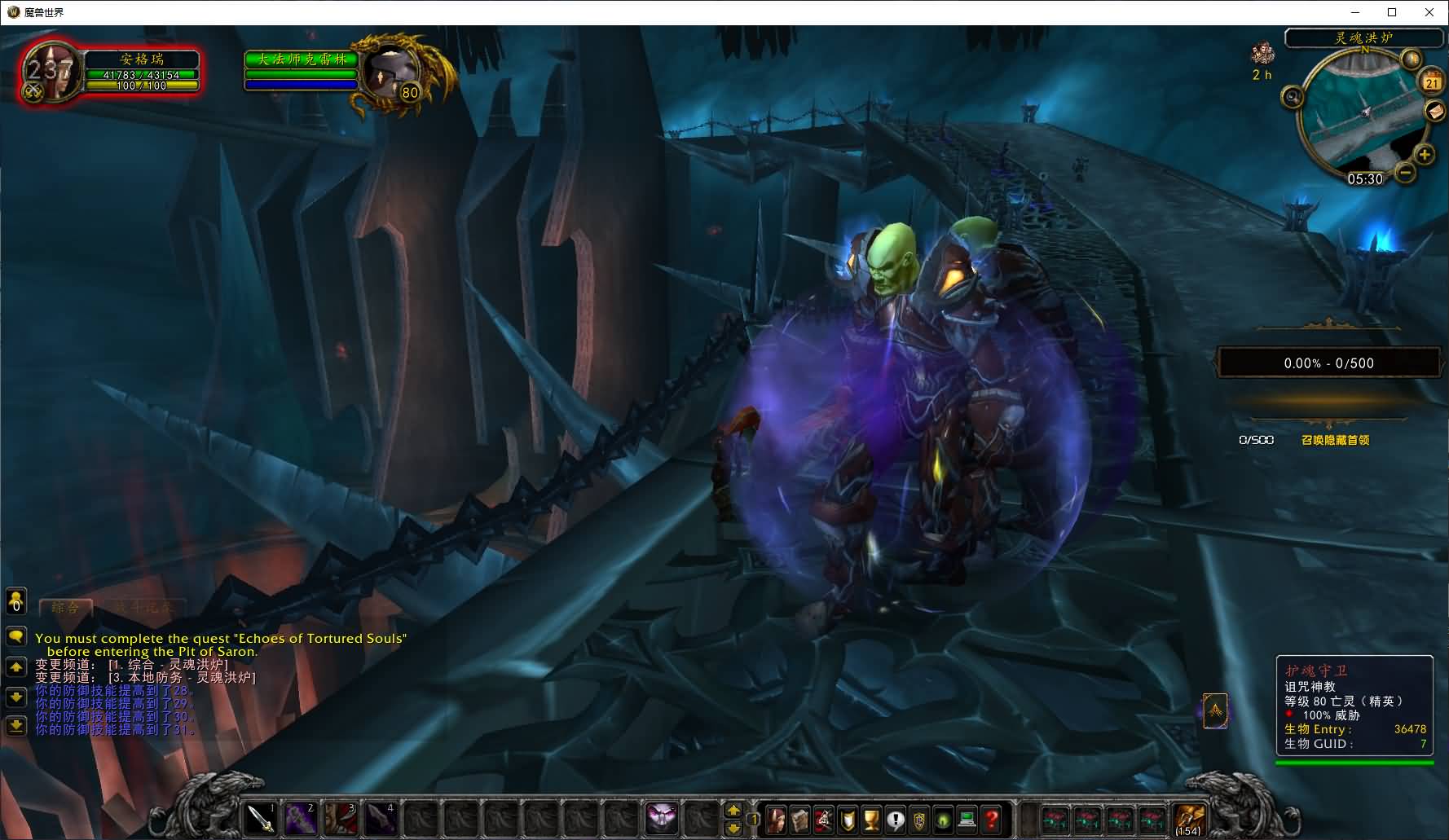Open the spellbook micro button

point(799,819)
